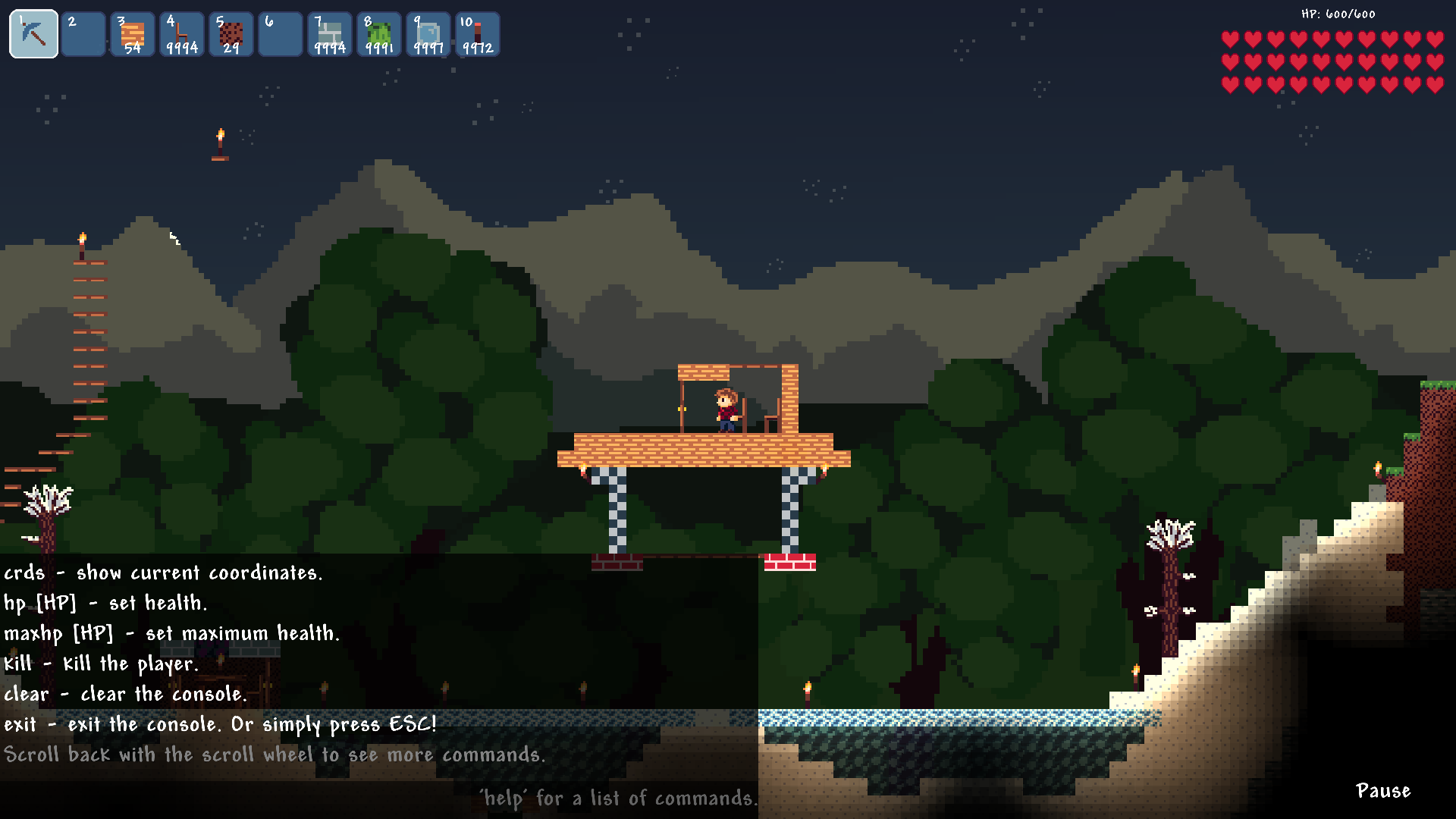
Task: Click the Pause button
Action: [x=1383, y=791]
